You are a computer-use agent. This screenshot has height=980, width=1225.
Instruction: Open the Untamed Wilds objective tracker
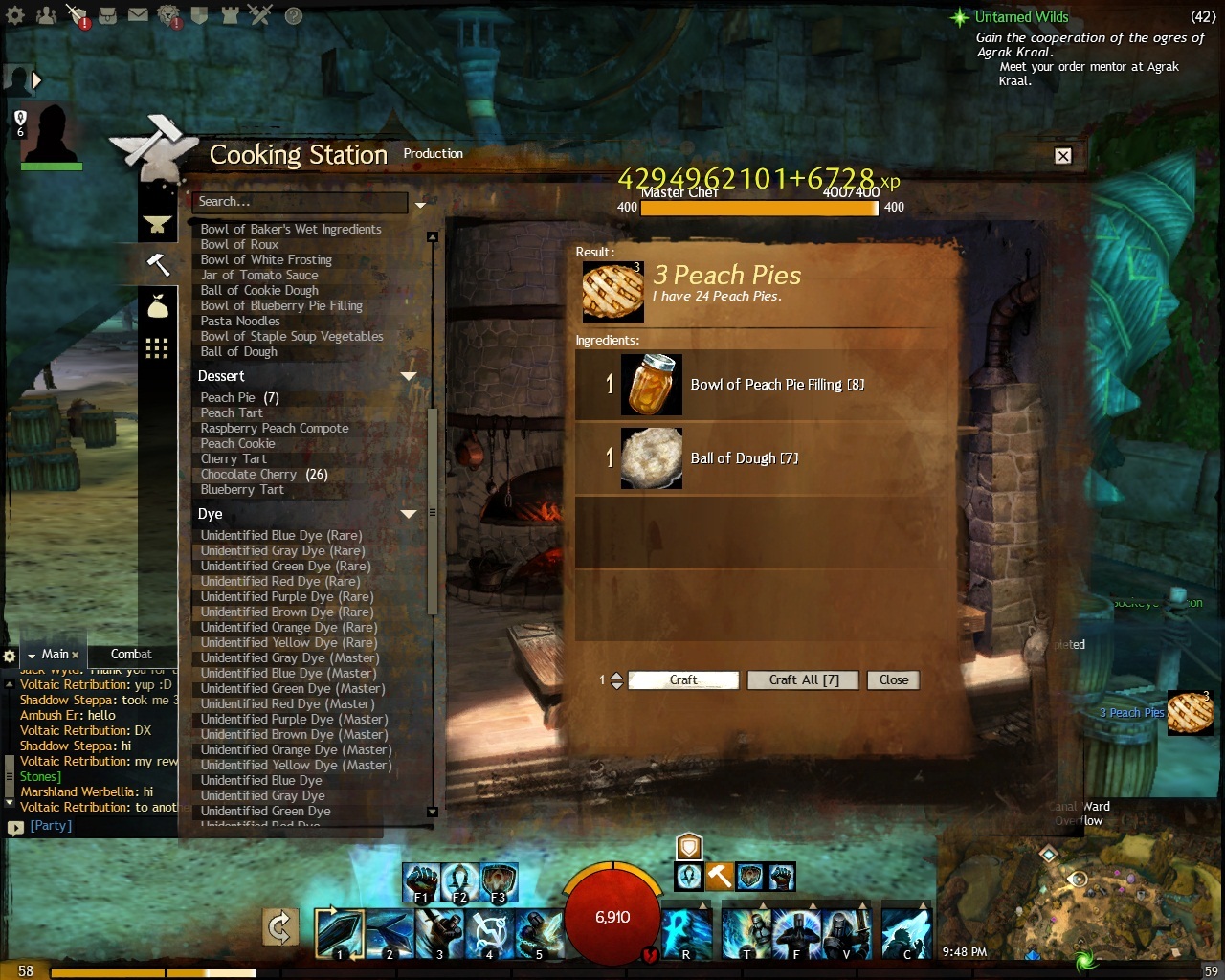point(1021,16)
